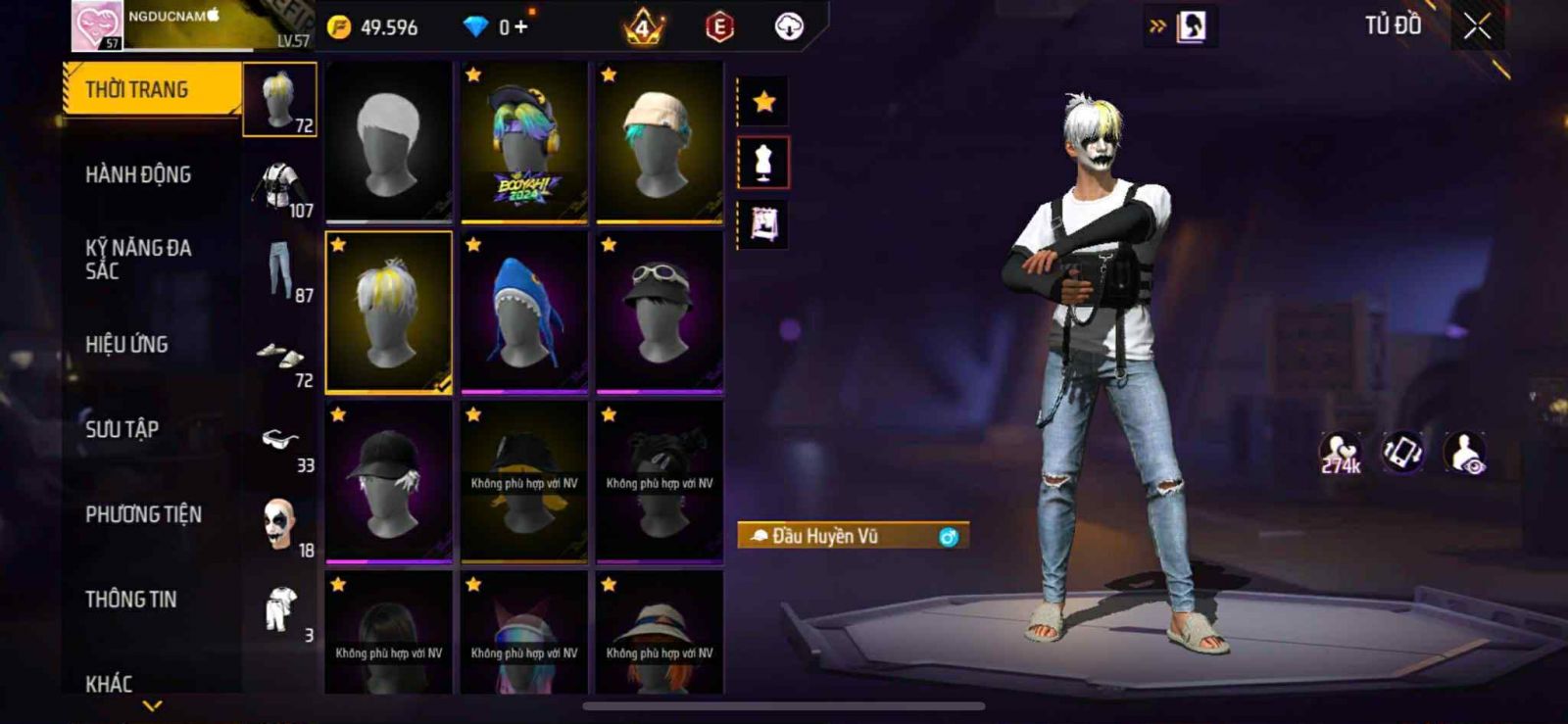Select the black baseball cap item
Viewport: 1568px width, 724px height.
click(389, 482)
